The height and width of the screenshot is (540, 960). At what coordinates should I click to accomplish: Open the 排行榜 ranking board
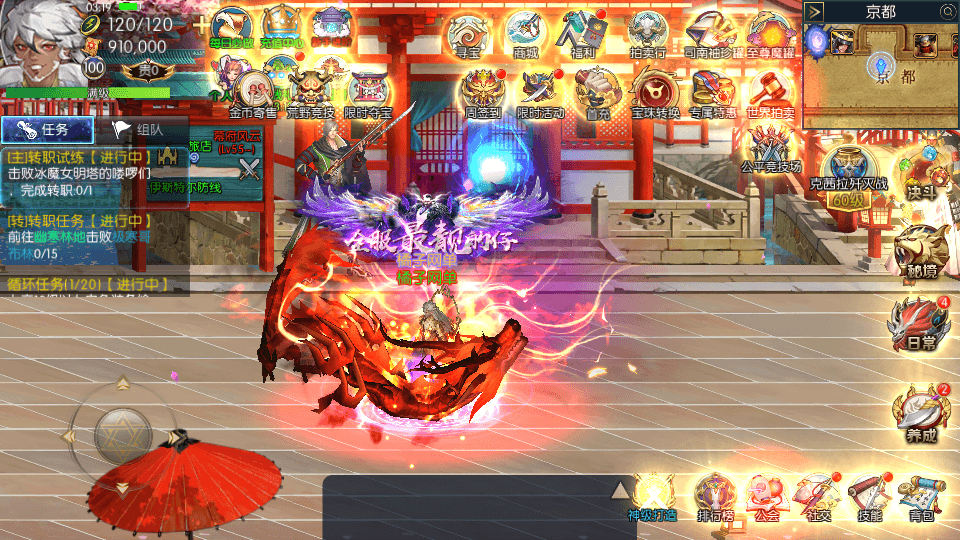pyautogui.click(x=716, y=495)
